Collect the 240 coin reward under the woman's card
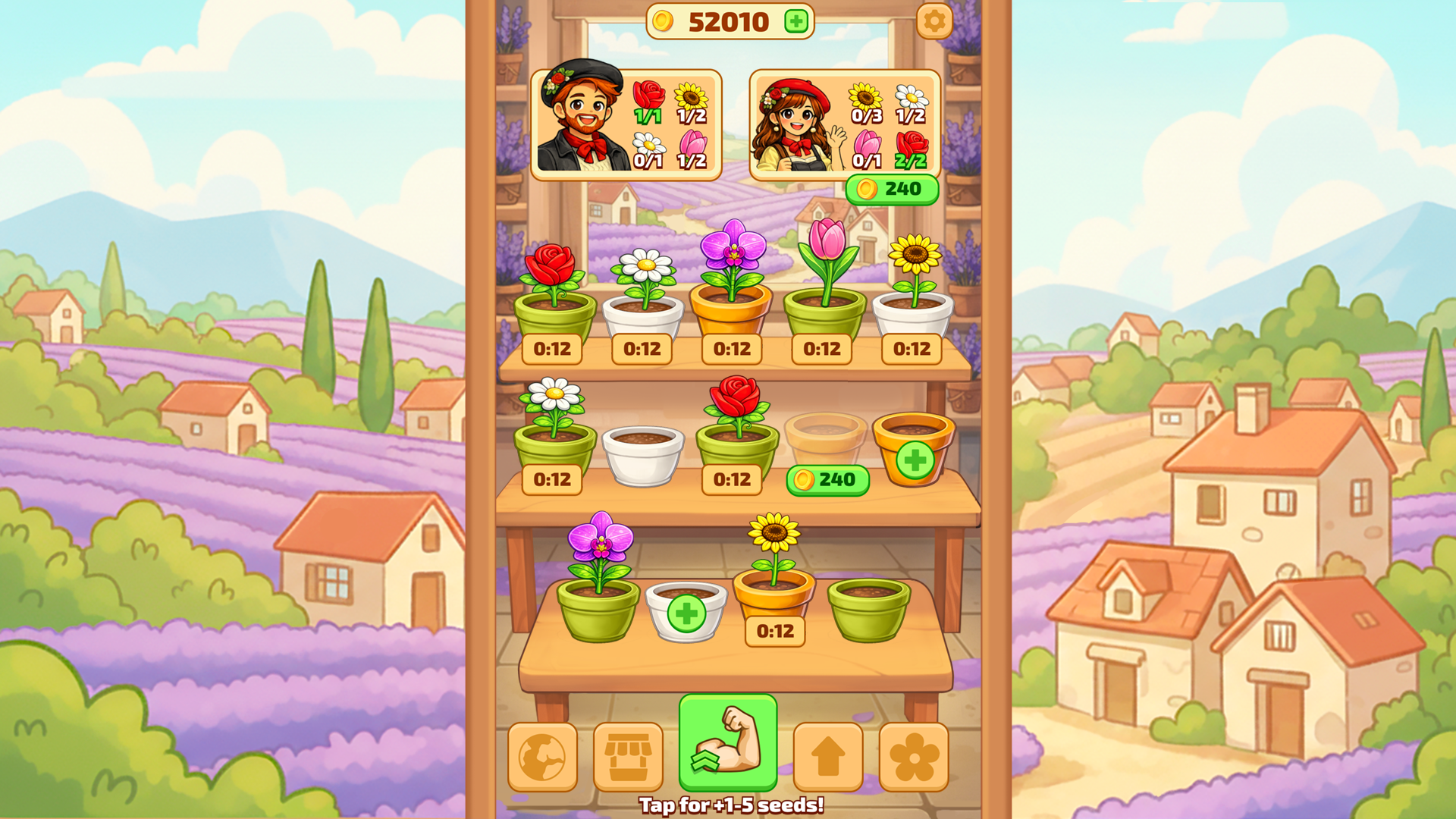 pos(892,189)
